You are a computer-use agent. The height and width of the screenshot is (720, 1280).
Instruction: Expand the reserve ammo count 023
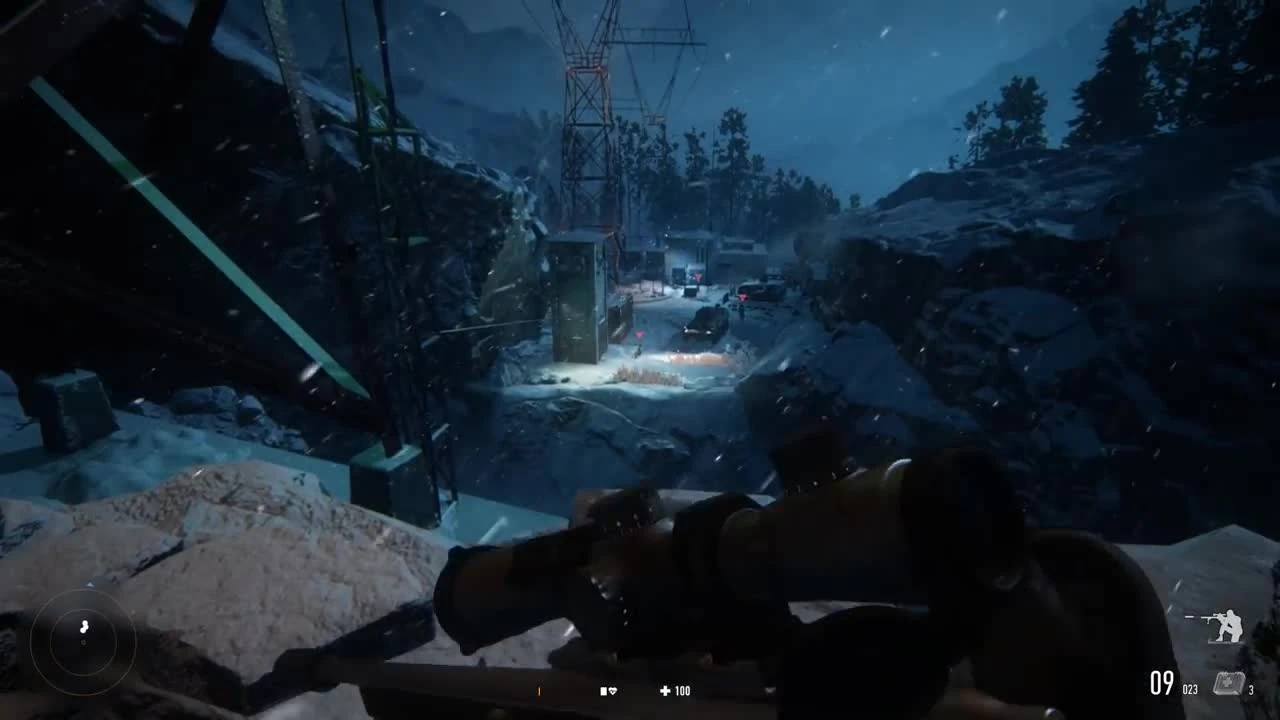pos(1190,688)
